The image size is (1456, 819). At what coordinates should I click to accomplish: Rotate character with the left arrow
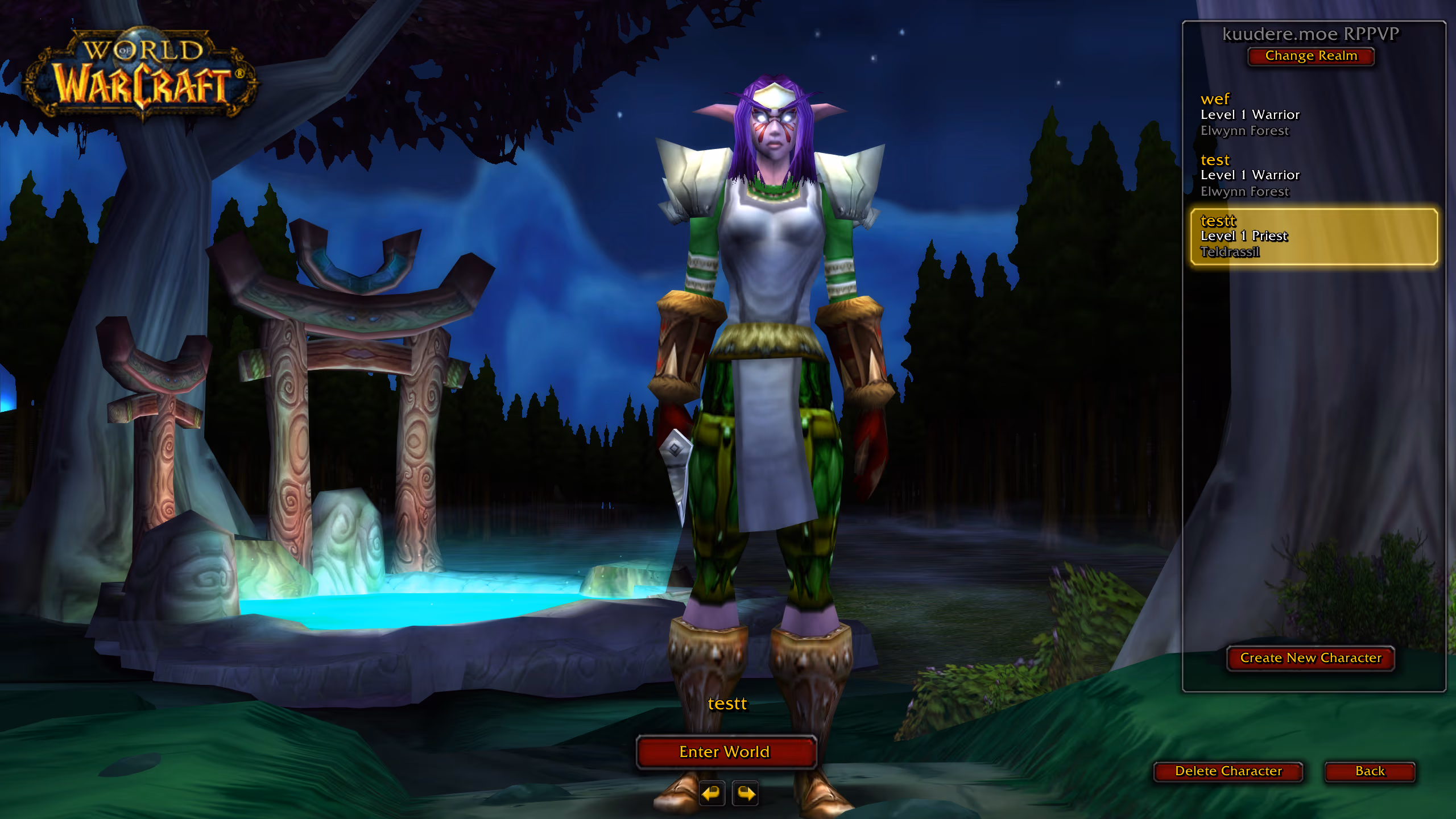point(712,793)
